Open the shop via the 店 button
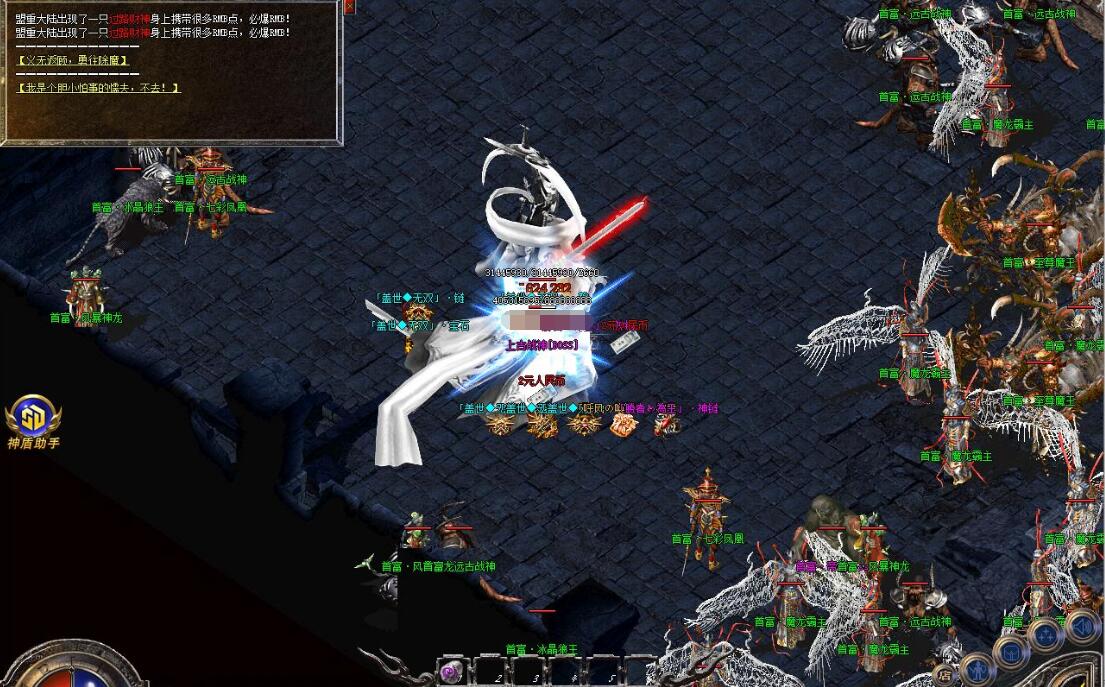The image size is (1105, 687). 944,673
